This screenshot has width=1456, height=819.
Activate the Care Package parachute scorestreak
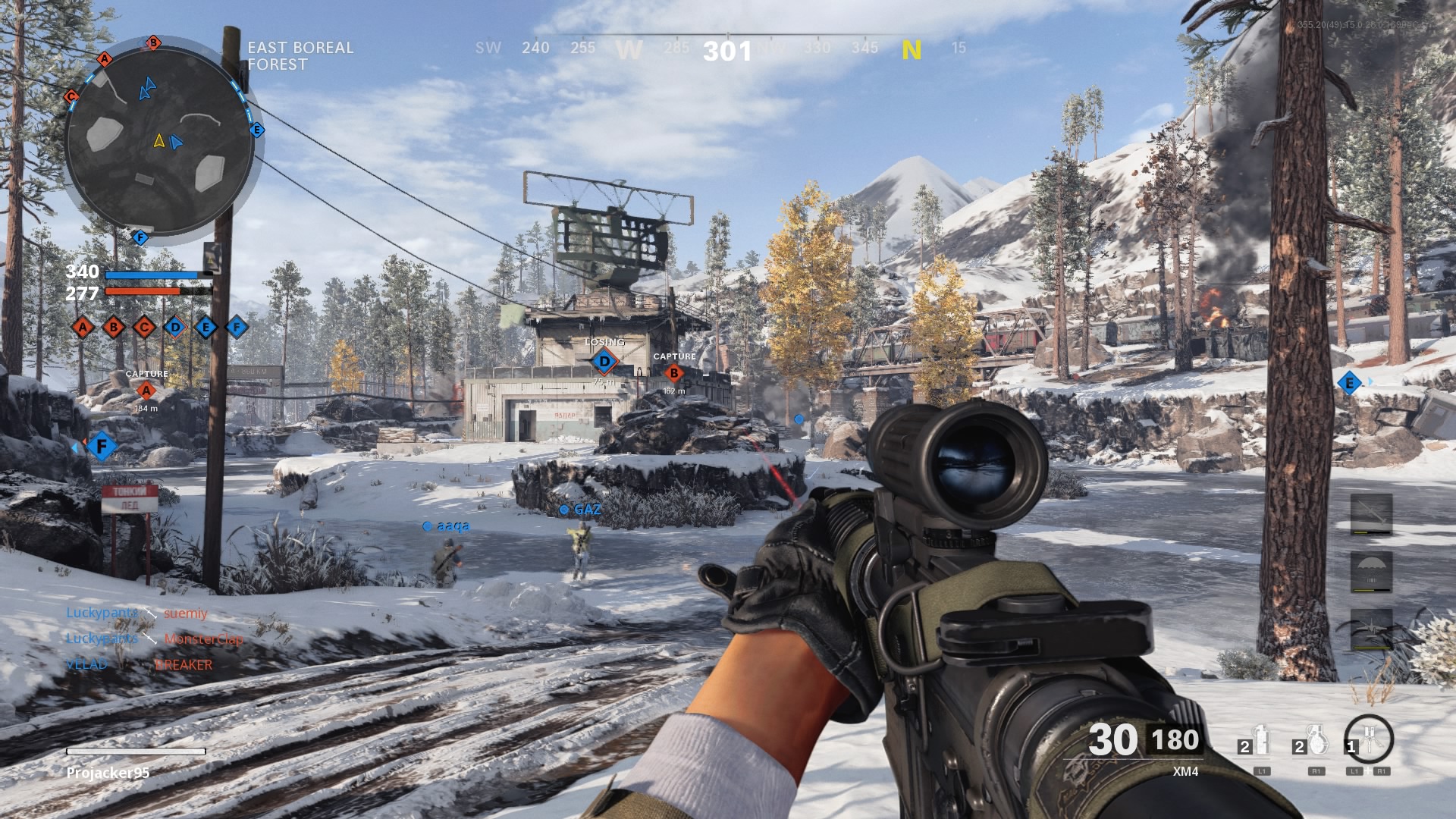[1371, 570]
